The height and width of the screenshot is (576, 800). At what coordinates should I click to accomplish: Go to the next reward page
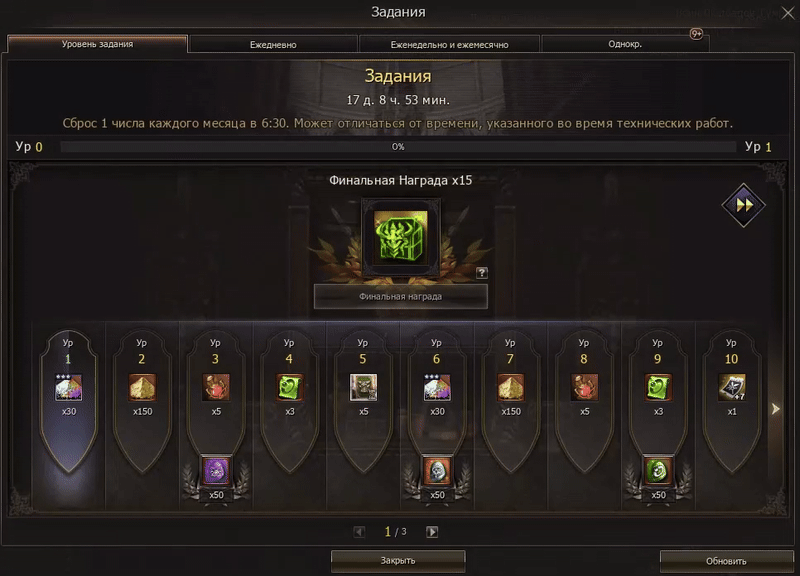coord(432,532)
